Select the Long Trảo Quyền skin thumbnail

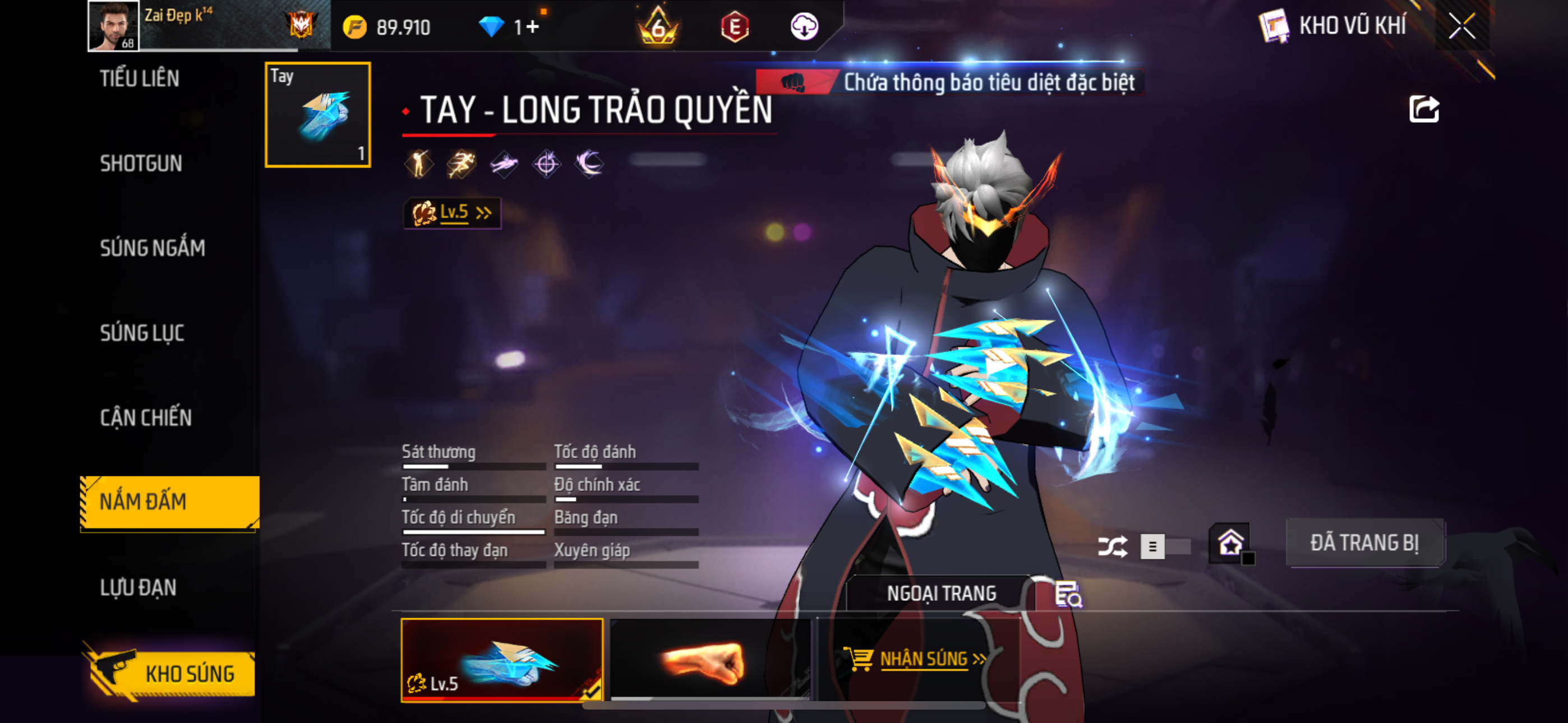501,660
